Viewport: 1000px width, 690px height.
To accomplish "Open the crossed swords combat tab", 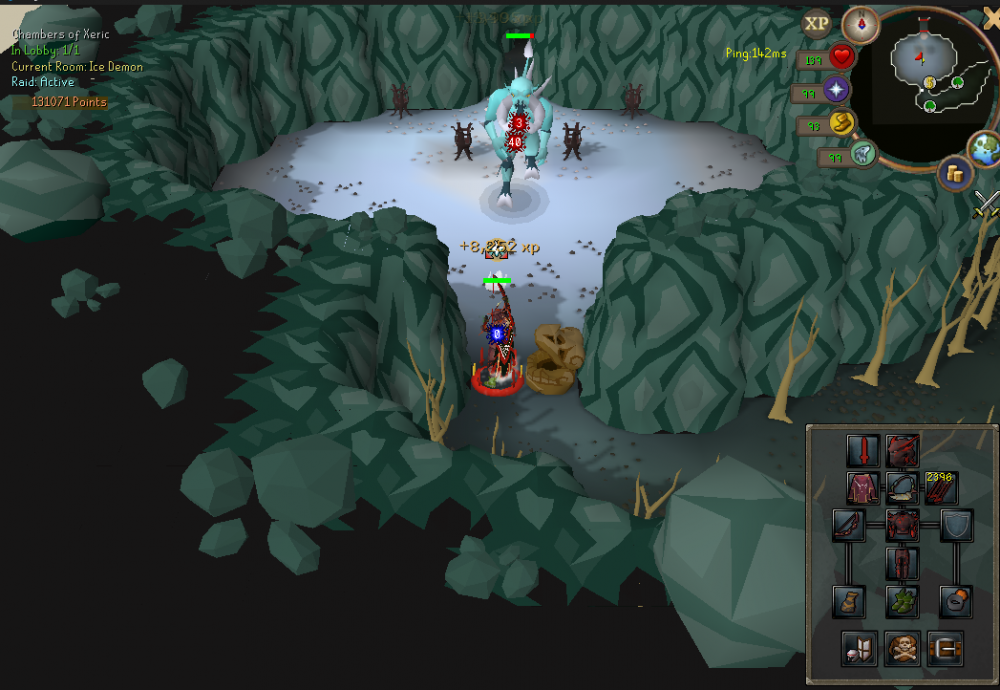I will 987,203.
